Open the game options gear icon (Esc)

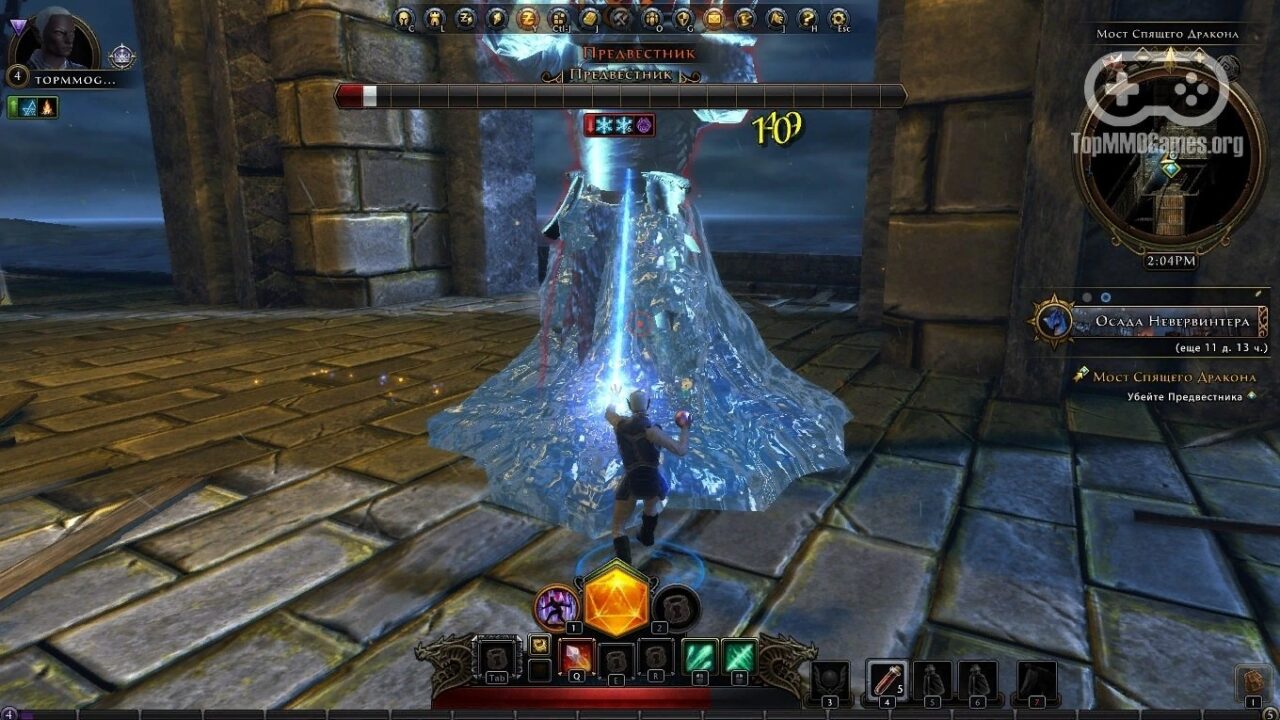pyautogui.click(x=838, y=18)
